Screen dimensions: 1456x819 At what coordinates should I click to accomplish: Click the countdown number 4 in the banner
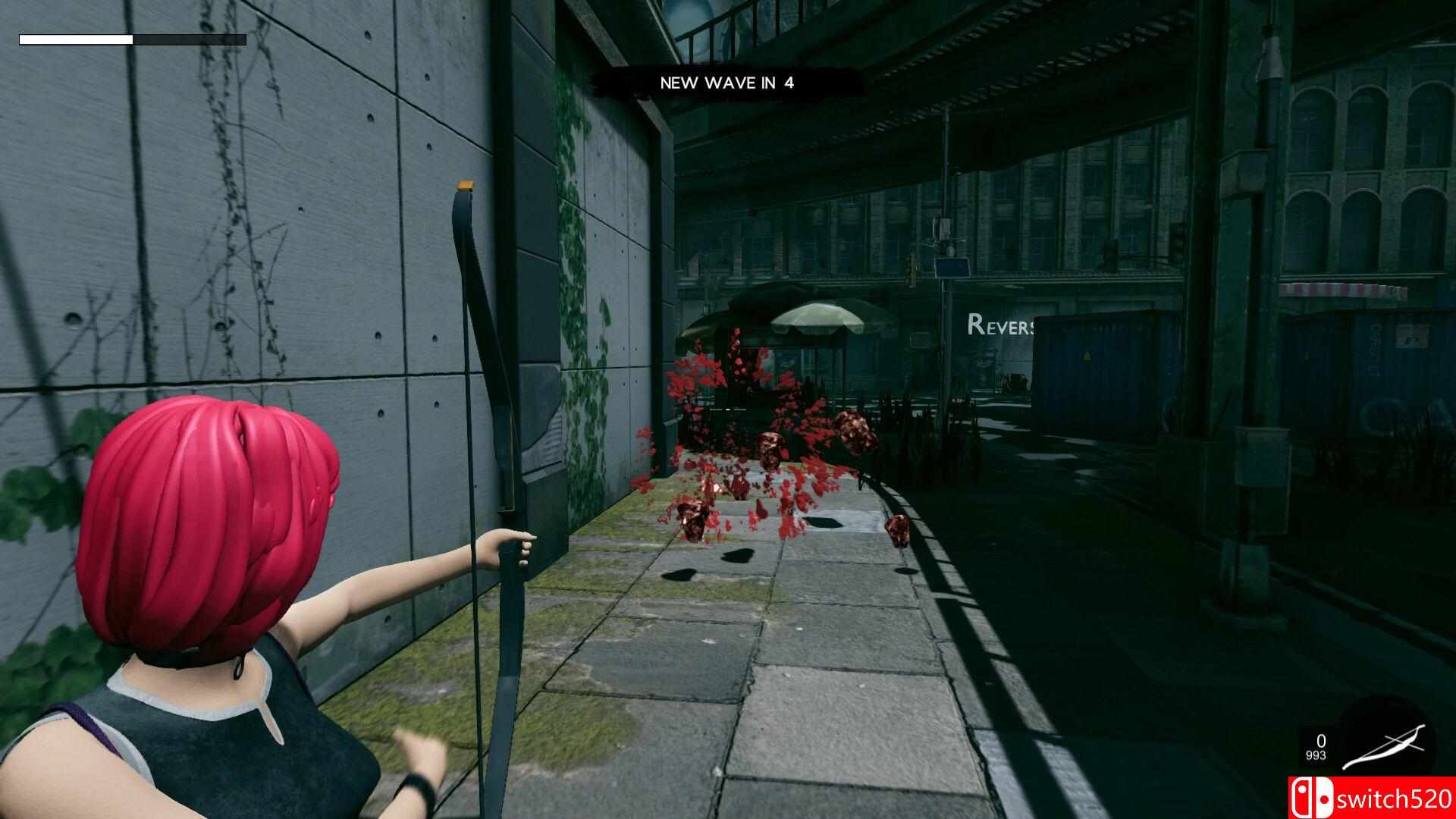point(786,83)
